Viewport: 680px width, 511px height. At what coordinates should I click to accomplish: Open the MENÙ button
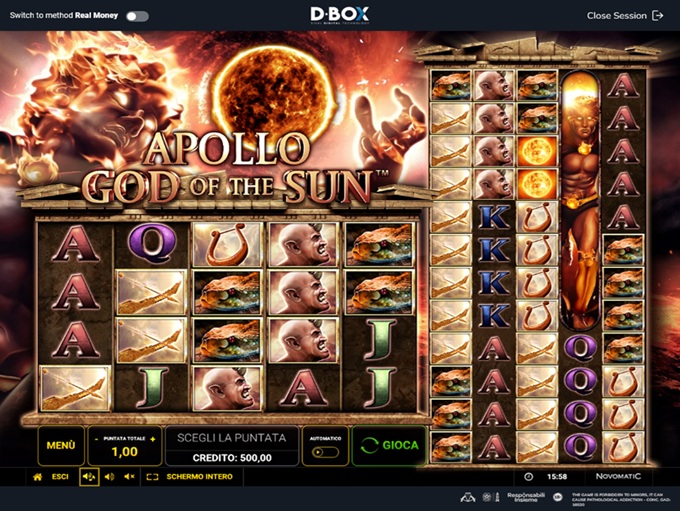[60, 445]
